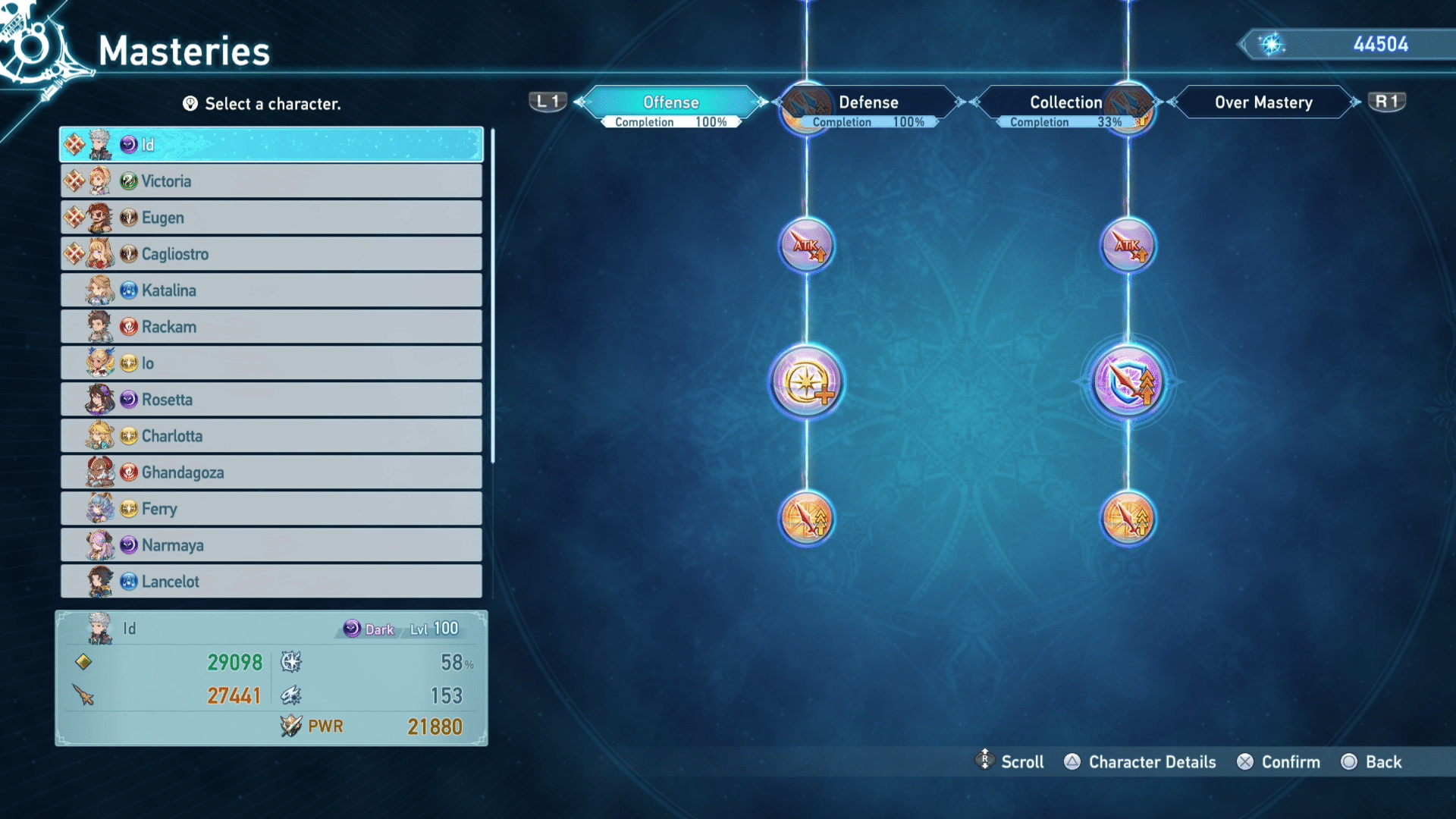
Task: Choose Victoria from the character list
Action: 271,181
